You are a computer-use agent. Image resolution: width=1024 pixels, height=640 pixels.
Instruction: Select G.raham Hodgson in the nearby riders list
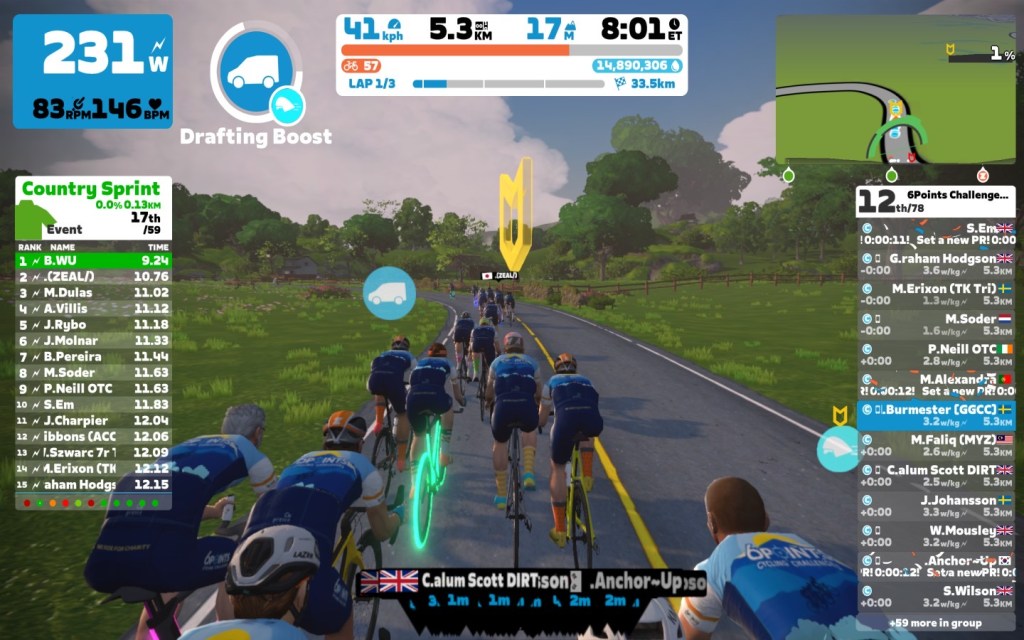(936, 264)
